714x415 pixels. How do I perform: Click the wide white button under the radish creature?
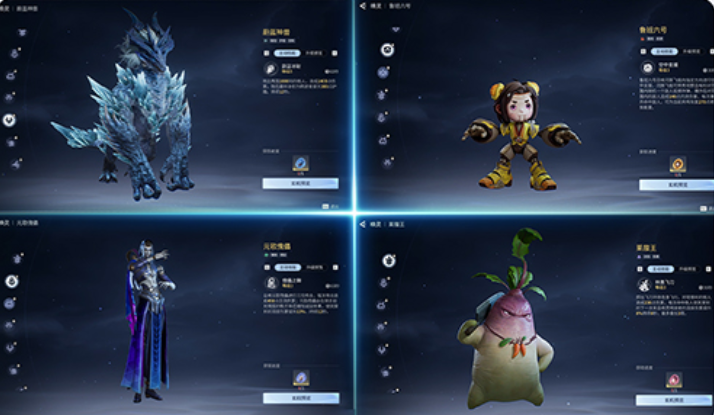click(673, 398)
